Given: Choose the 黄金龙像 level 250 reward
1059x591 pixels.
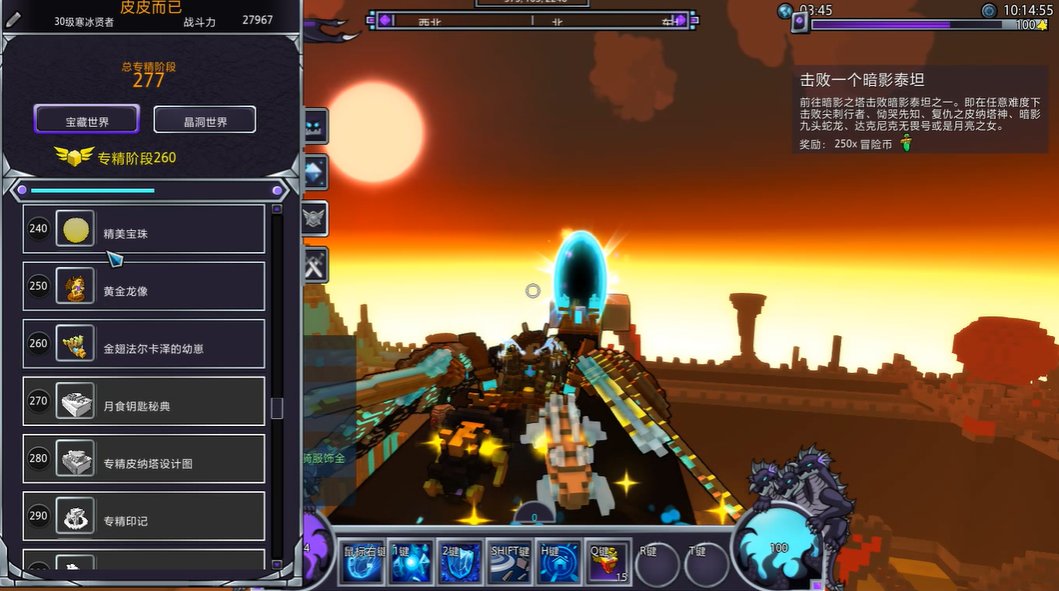Looking at the screenshot, I should click(x=144, y=289).
